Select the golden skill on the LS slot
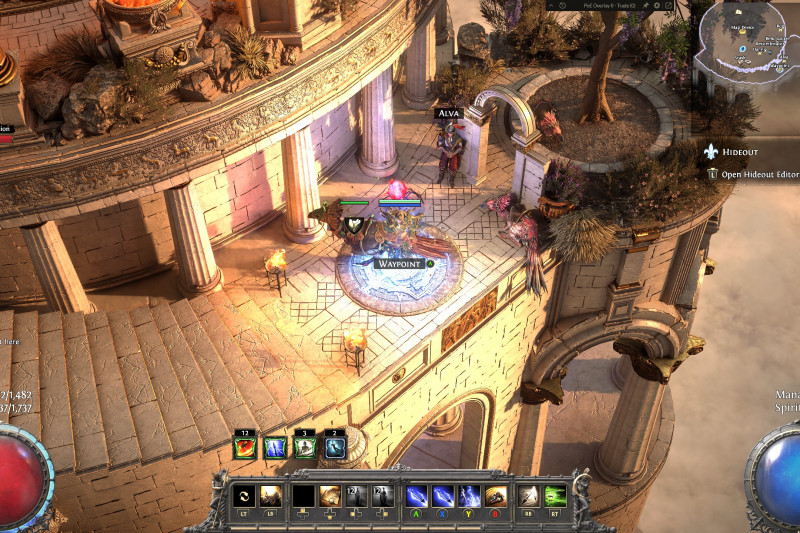Viewport: 800px width, 533px height. coord(270,495)
